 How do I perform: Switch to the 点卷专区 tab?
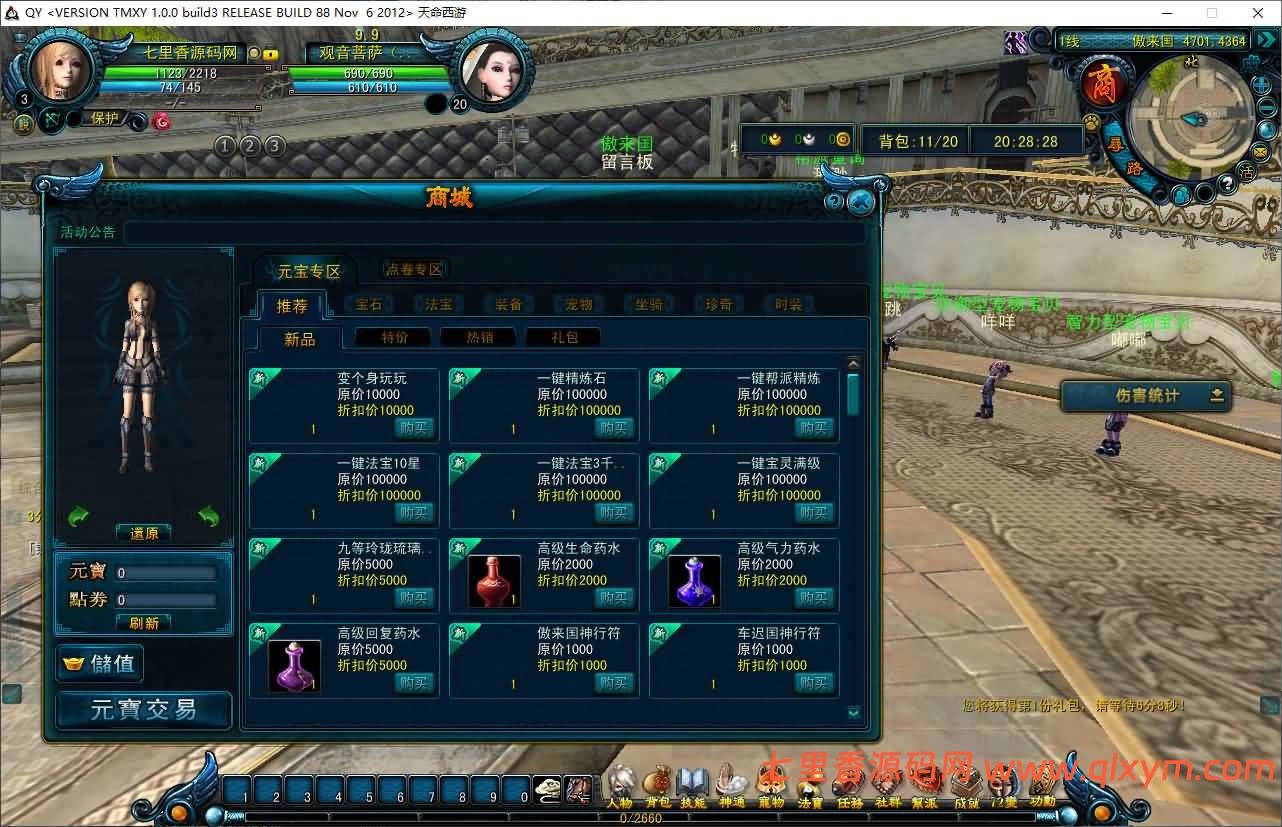point(414,269)
